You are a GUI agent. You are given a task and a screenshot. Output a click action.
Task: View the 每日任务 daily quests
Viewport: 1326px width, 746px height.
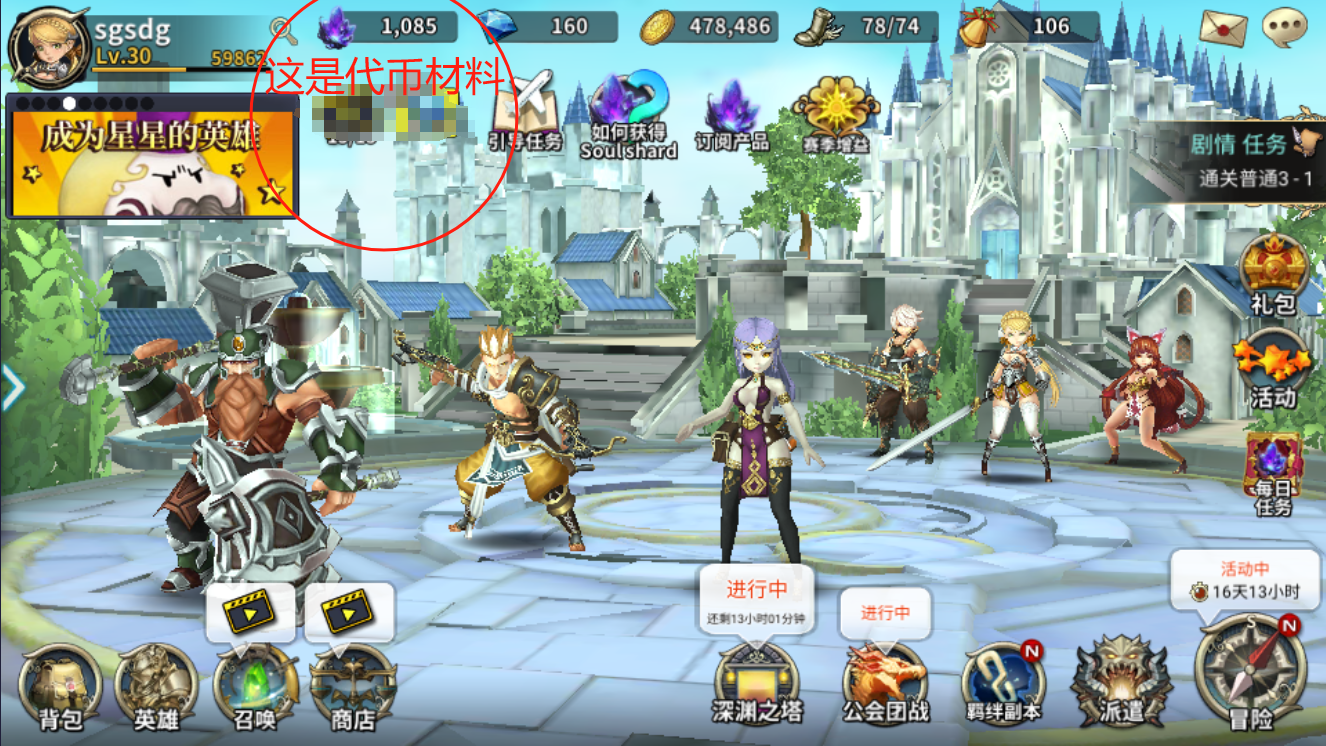pyautogui.click(x=1273, y=474)
